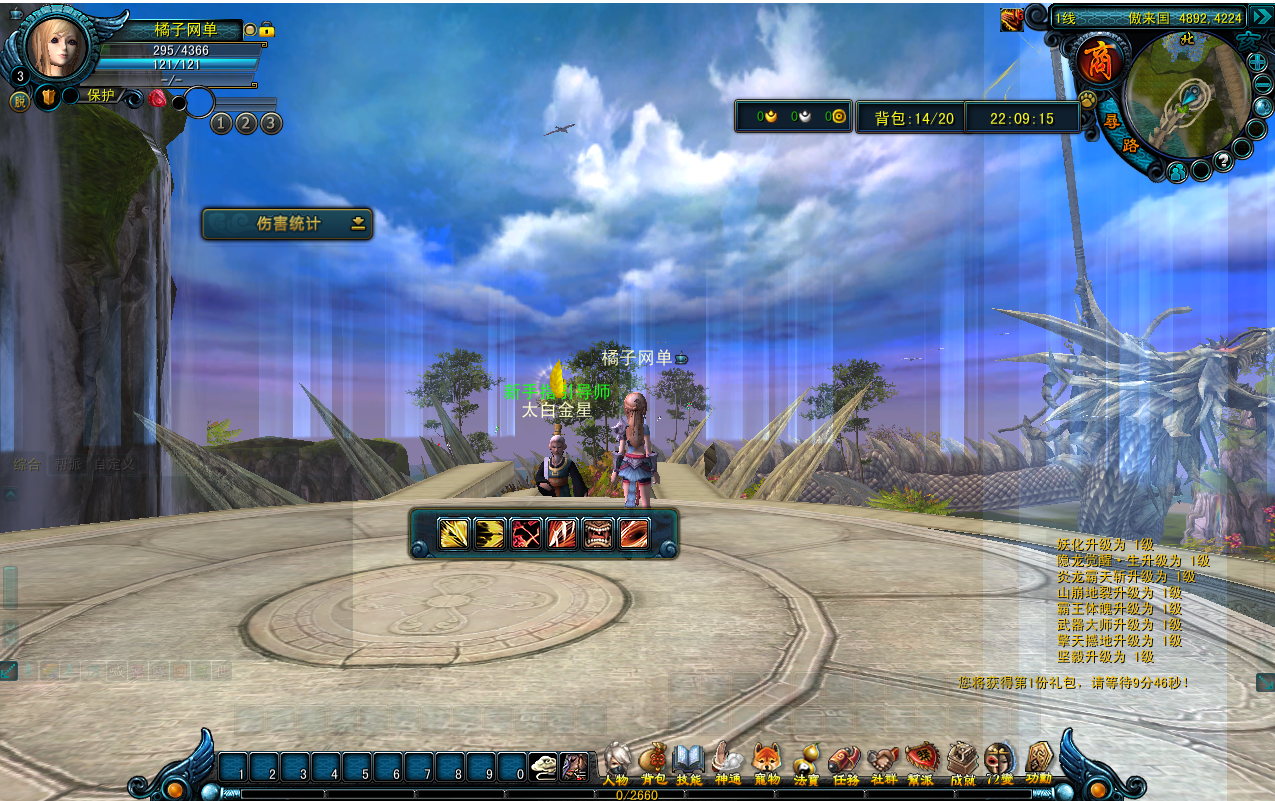The height and width of the screenshot is (801, 1275).
Task: Toggle the yellow padlock icon
Action: 266,31
